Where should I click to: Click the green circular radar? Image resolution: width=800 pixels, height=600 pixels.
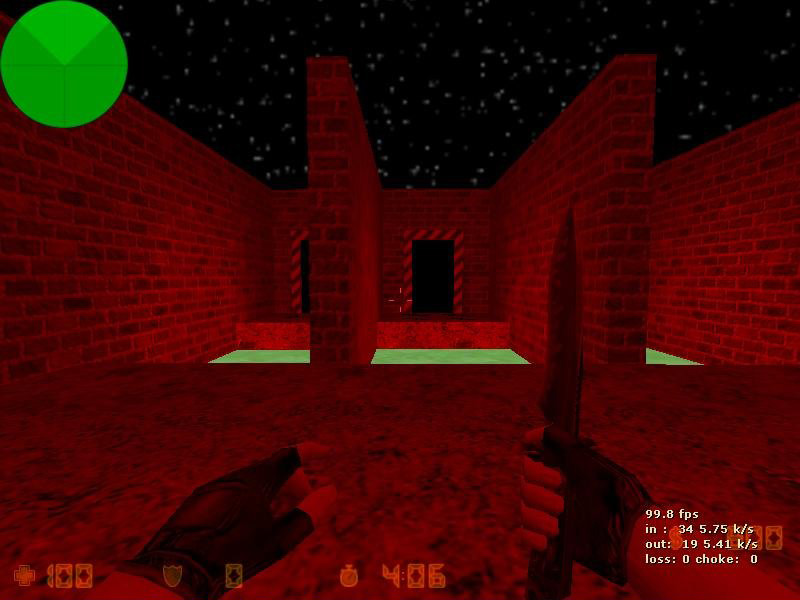click(x=64, y=64)
